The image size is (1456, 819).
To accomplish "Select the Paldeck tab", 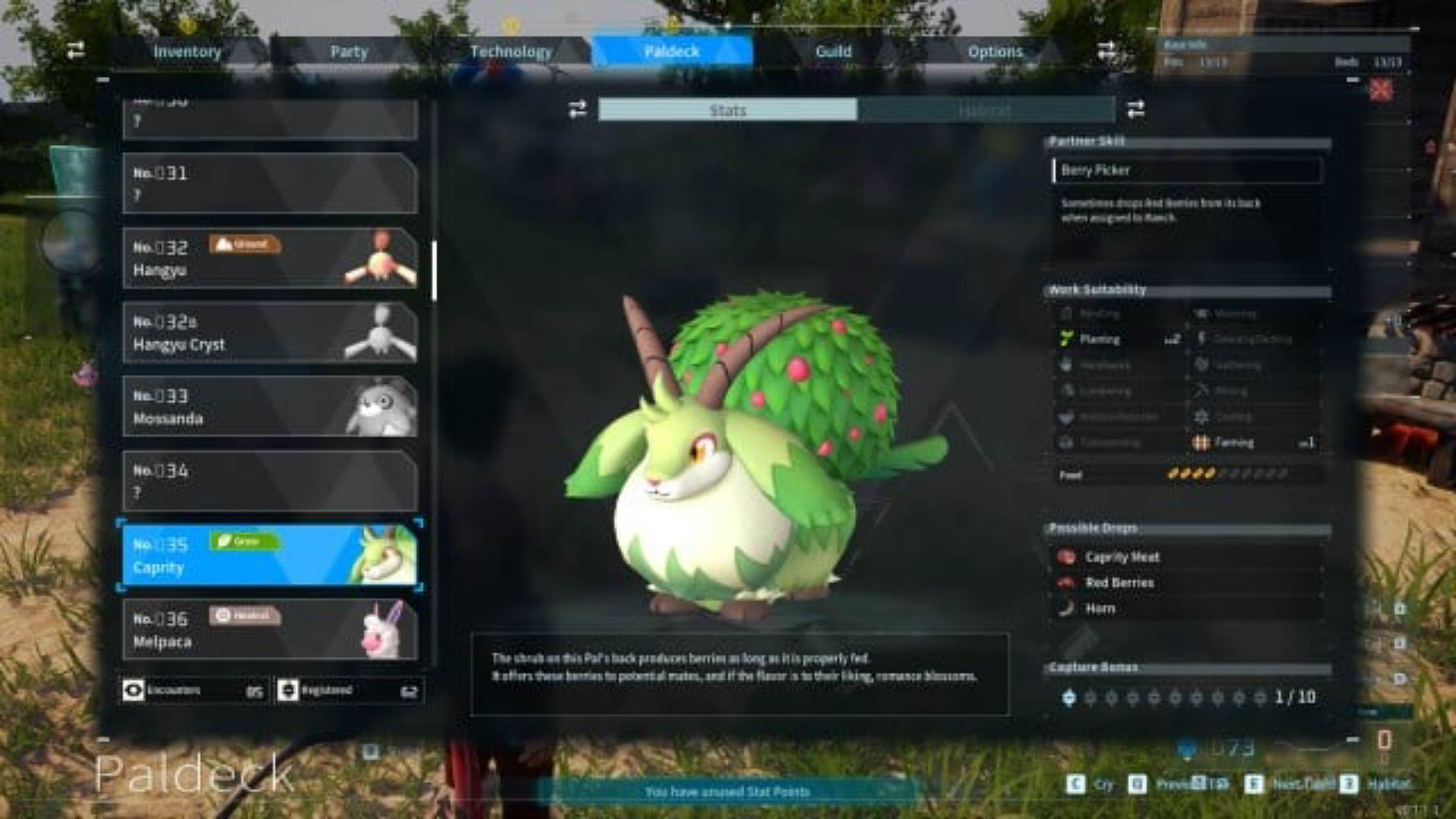I will tap(672, 52).
